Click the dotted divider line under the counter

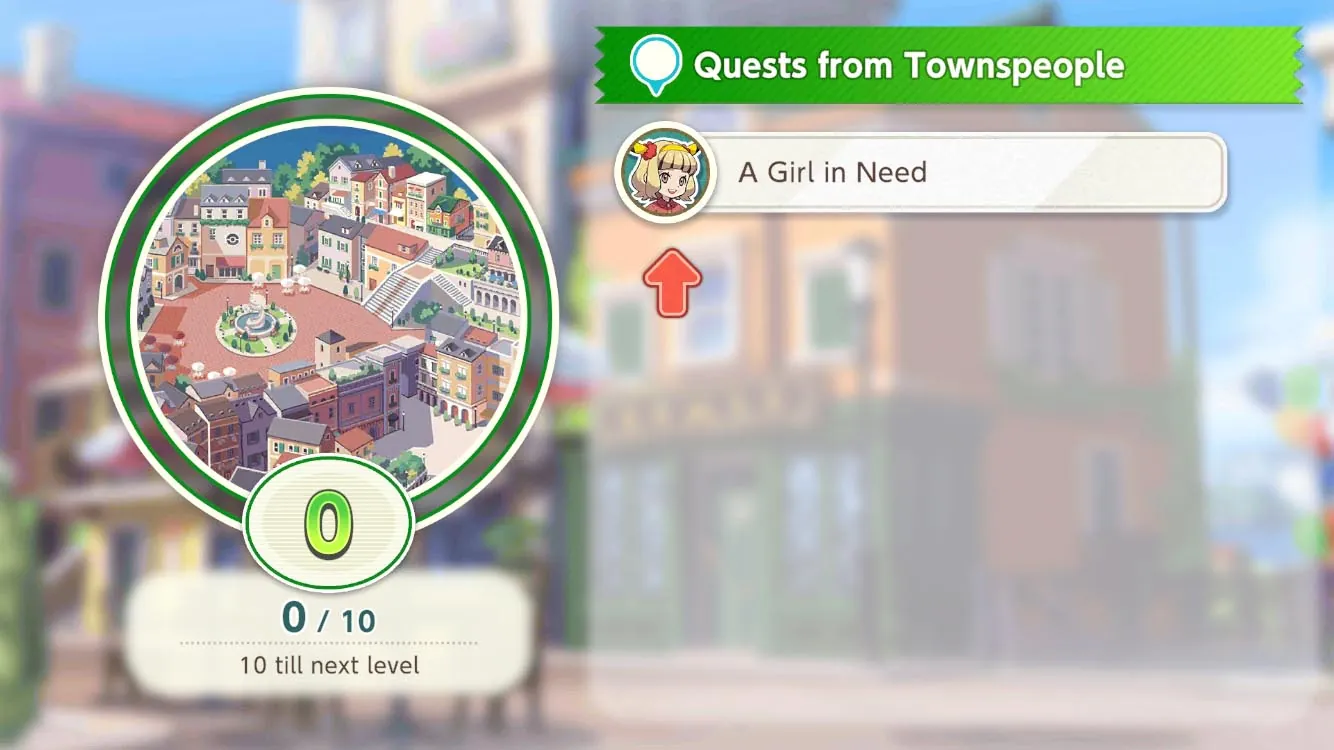pos(328,643)
